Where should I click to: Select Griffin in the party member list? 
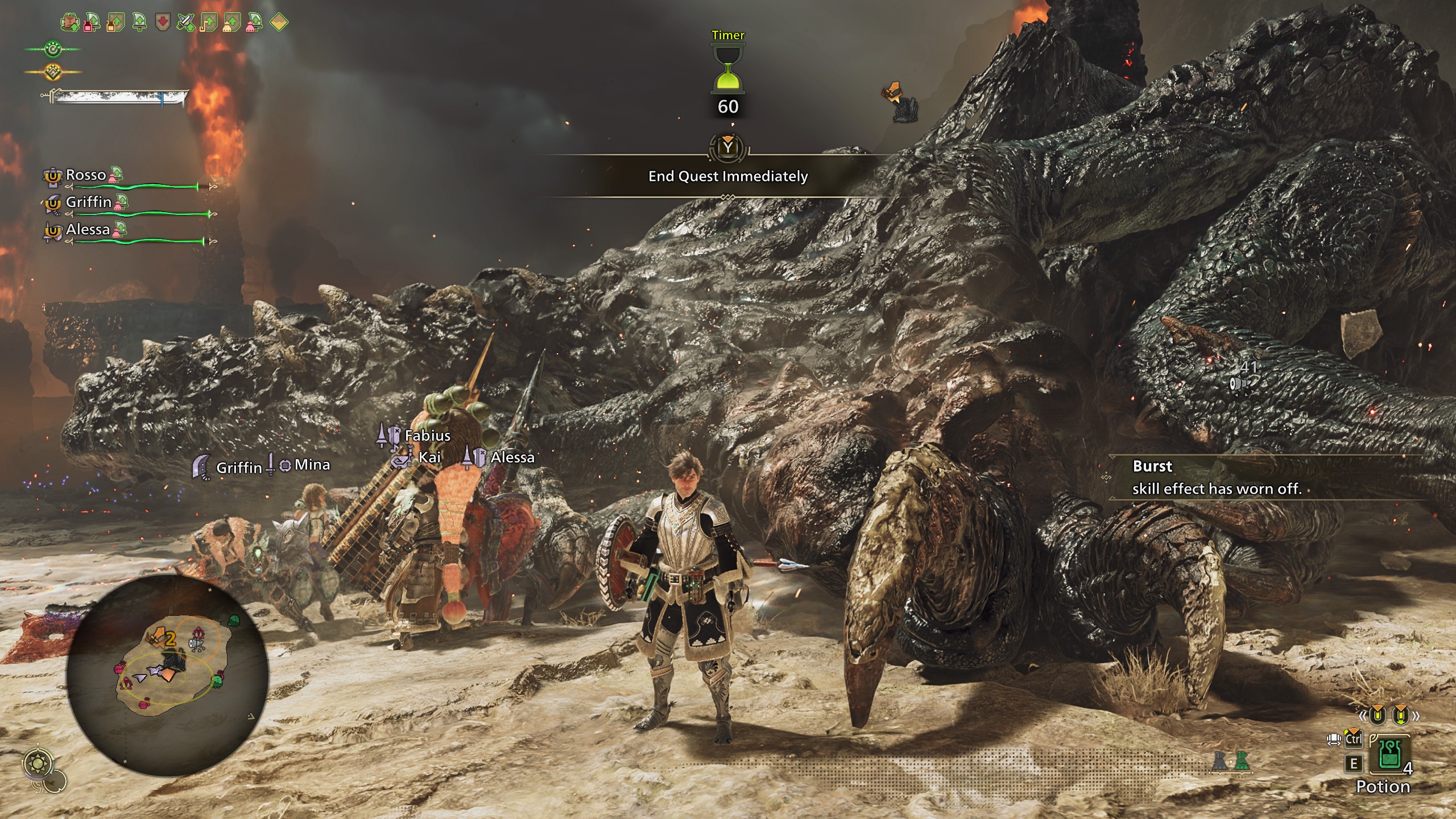pyautogui.click(x=88, y=202)
